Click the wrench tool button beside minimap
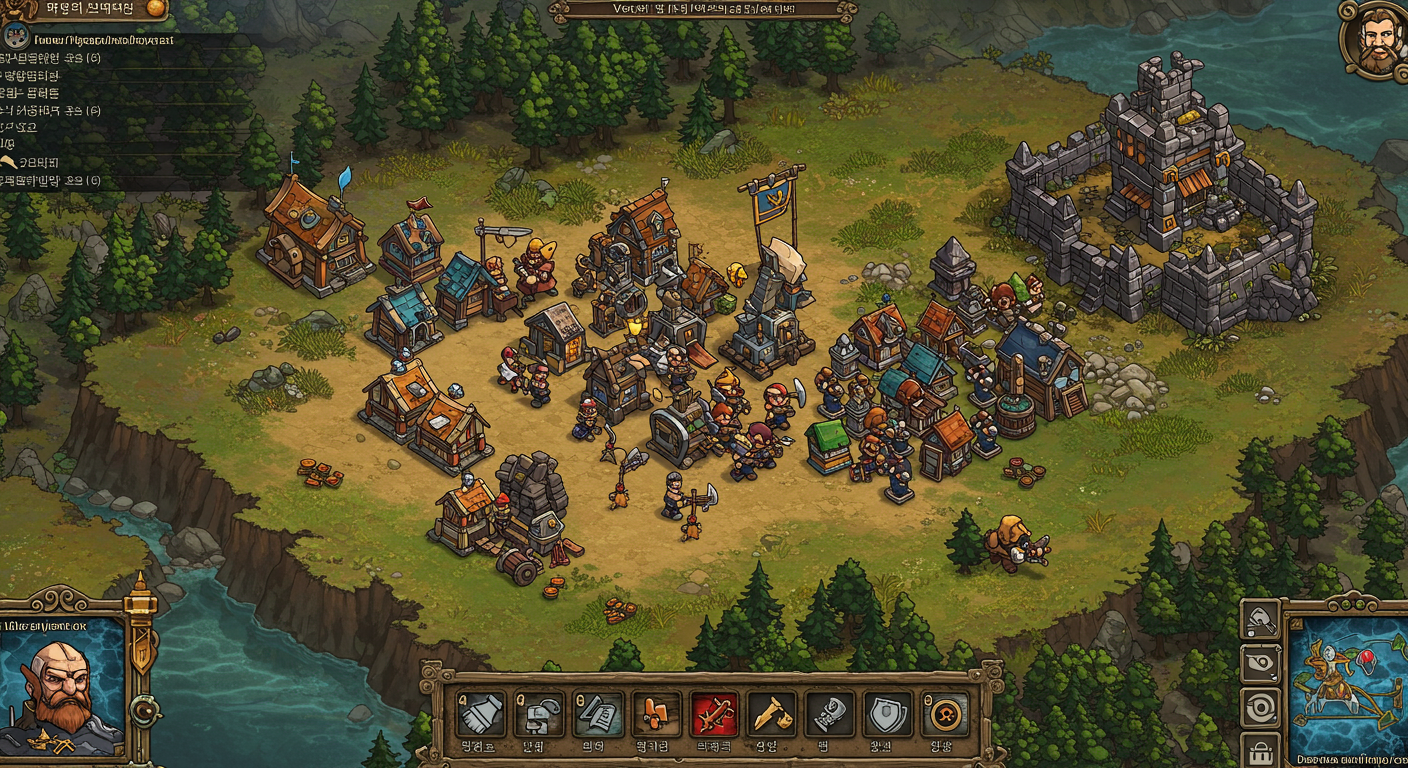Image resolution: width=1408 pixels, height=768 pixels. point(1260,620)
